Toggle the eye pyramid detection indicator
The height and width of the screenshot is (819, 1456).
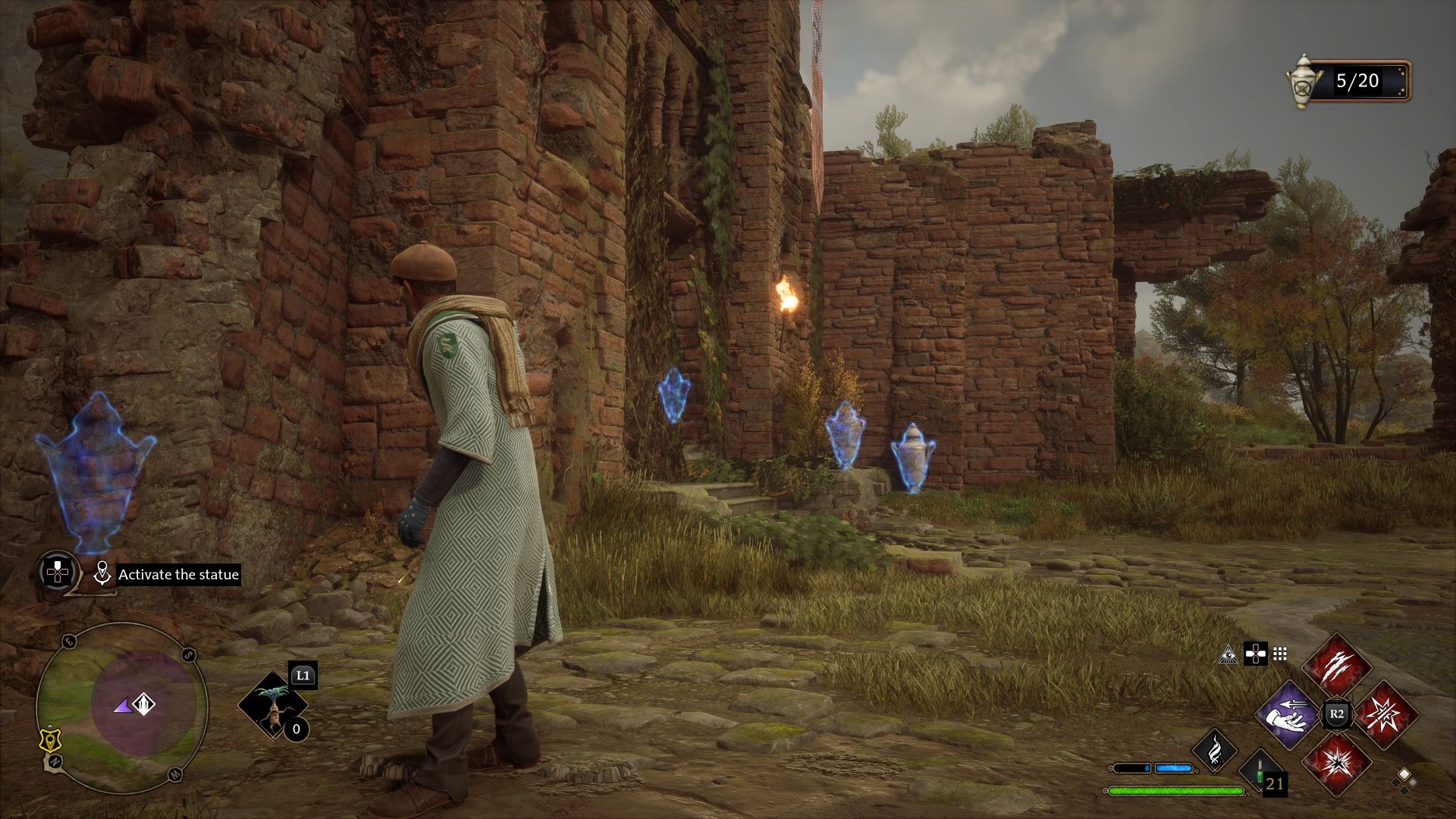[1229, 655]
